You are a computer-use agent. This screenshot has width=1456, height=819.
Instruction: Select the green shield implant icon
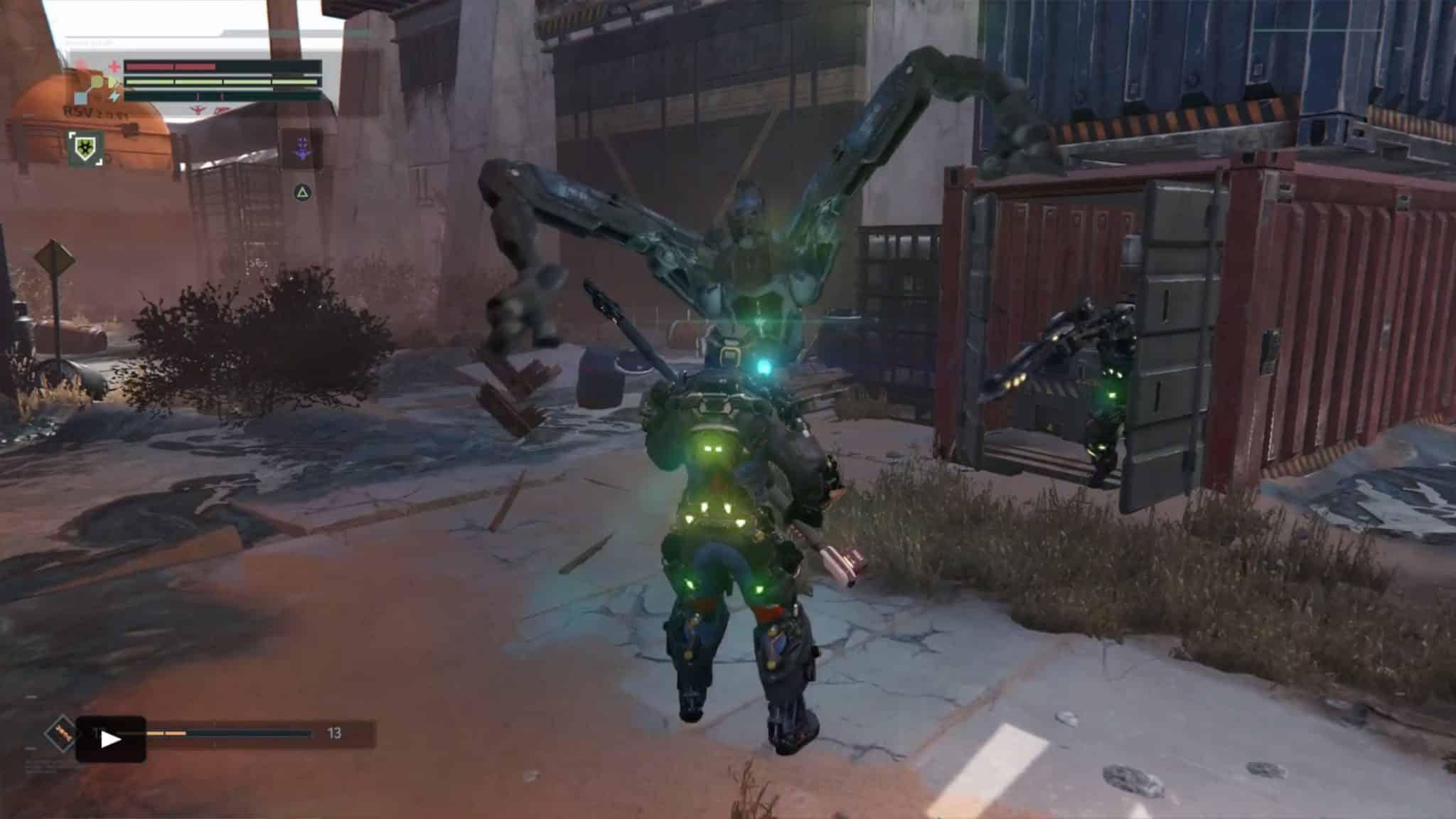point(86,149)
